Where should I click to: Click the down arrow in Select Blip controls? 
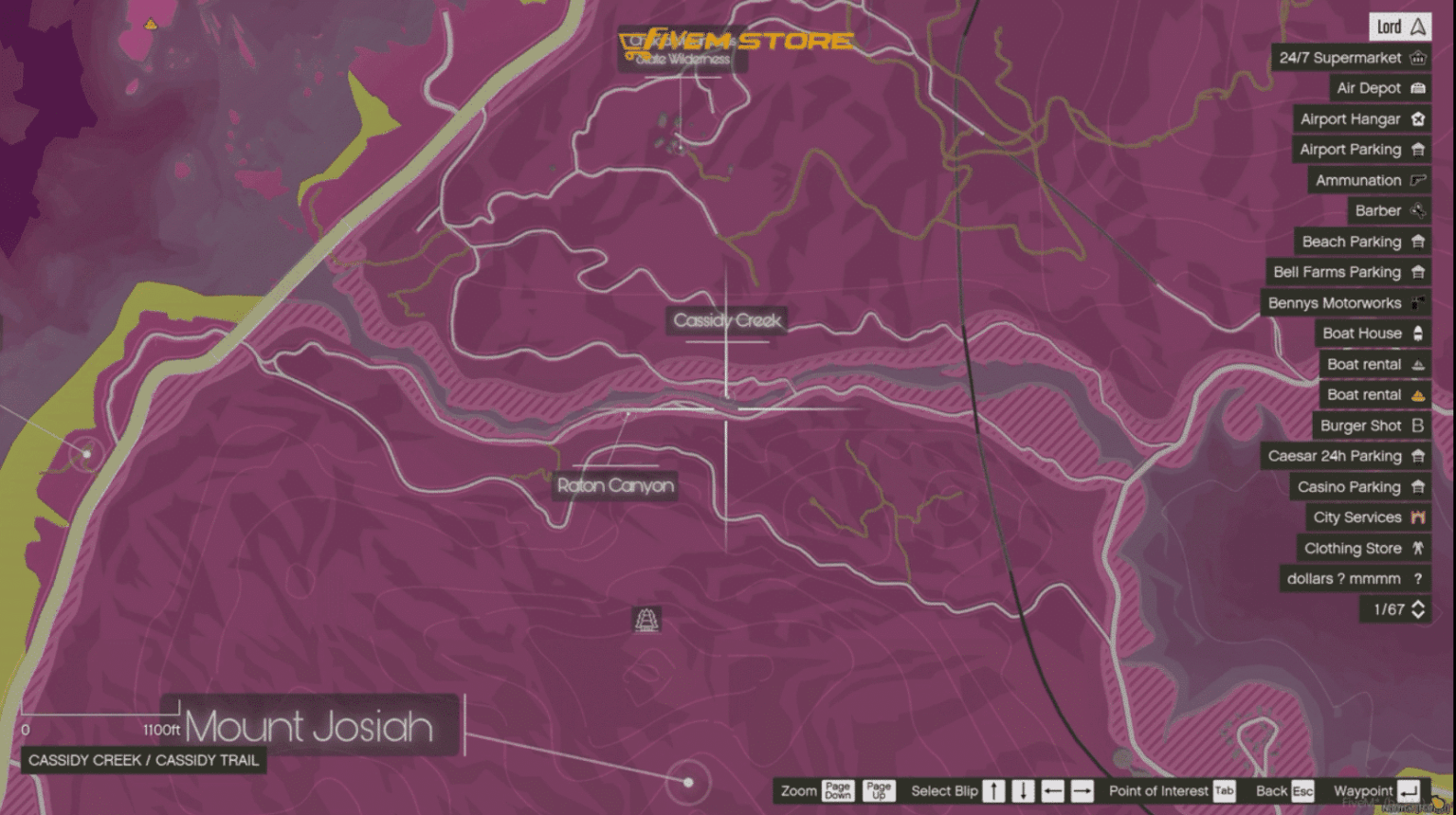[1024, 790]
